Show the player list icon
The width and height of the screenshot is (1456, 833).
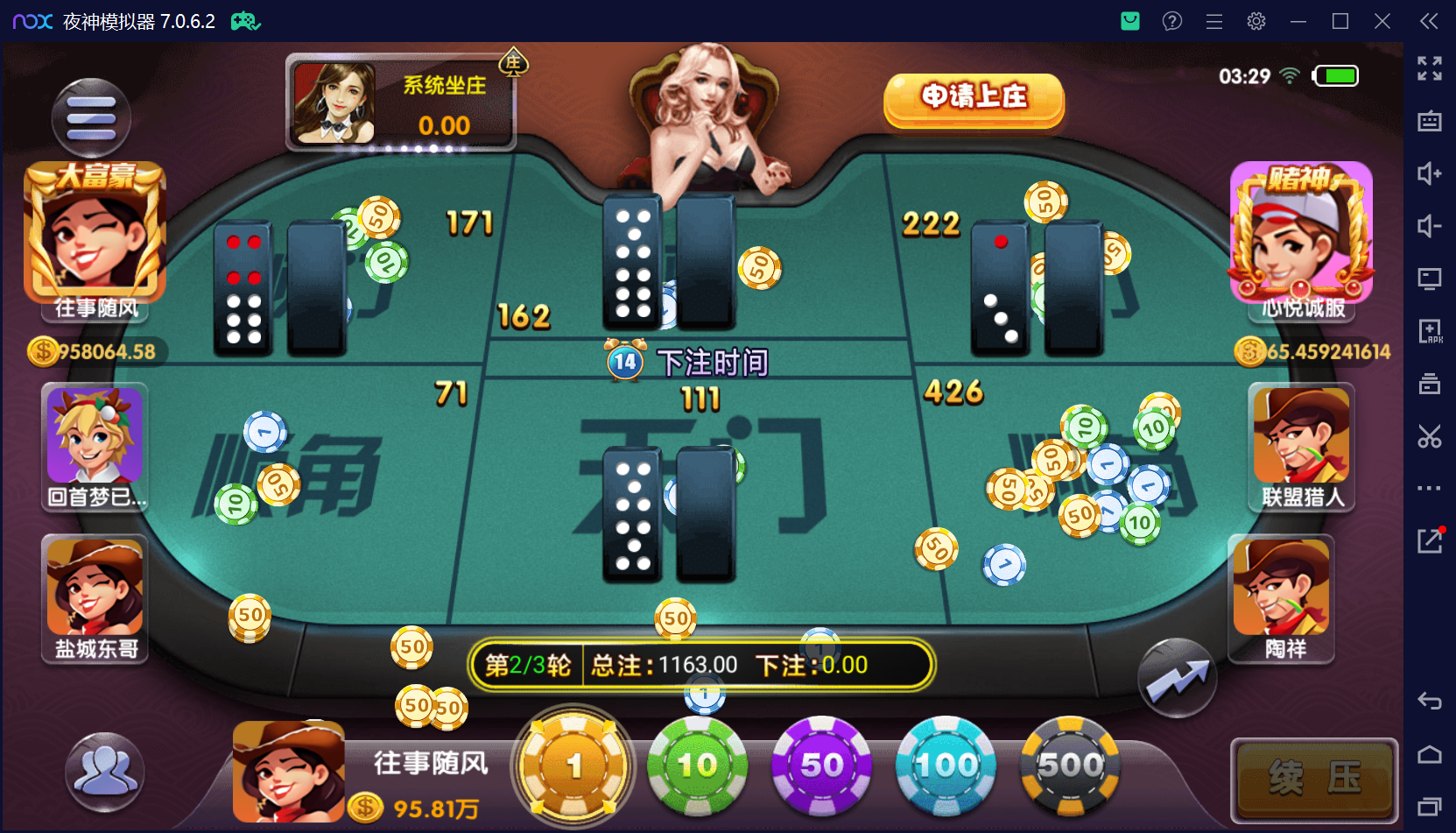click(x=104, y=771)
